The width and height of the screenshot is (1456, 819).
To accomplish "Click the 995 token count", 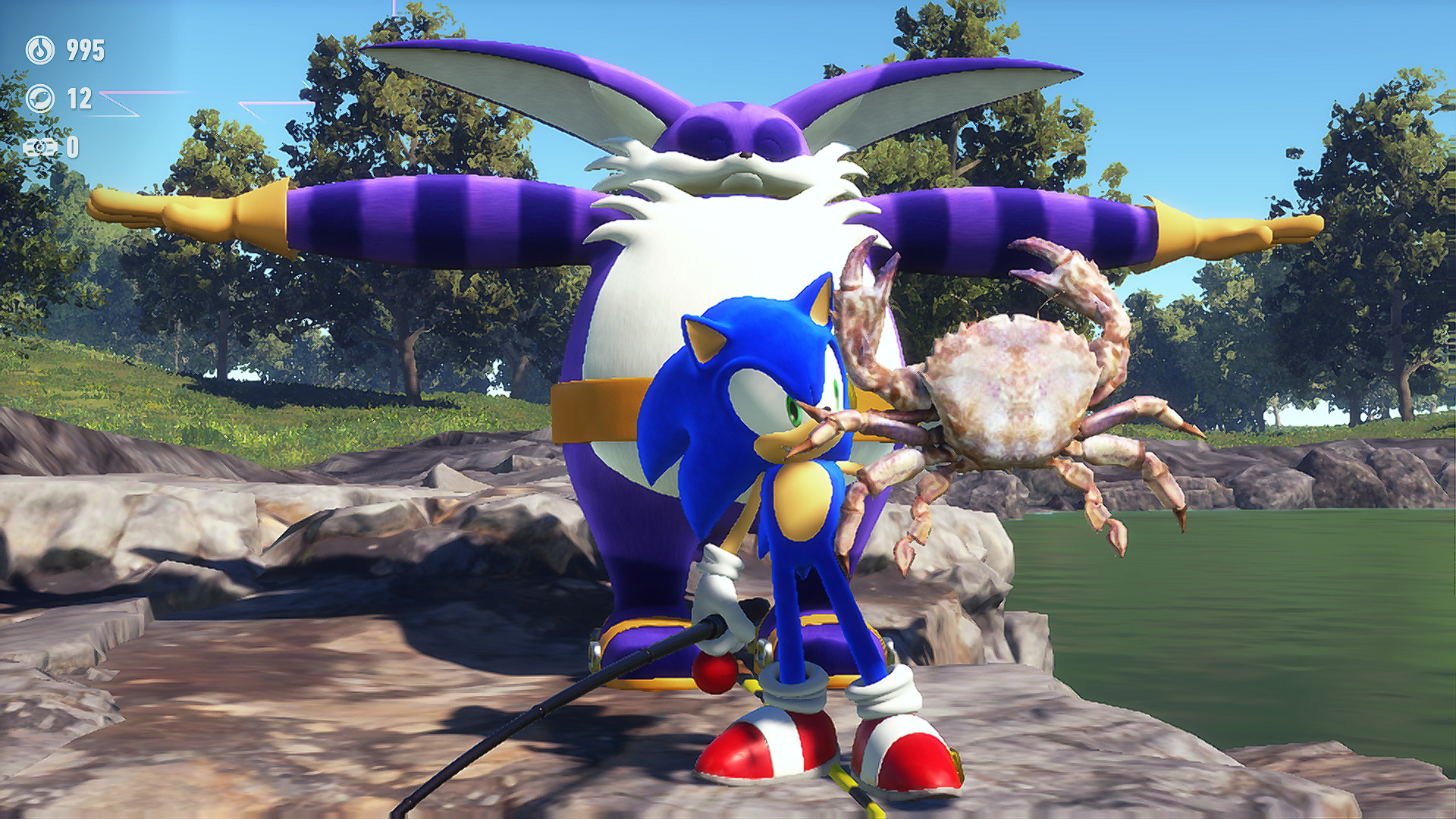I will 85,50.
